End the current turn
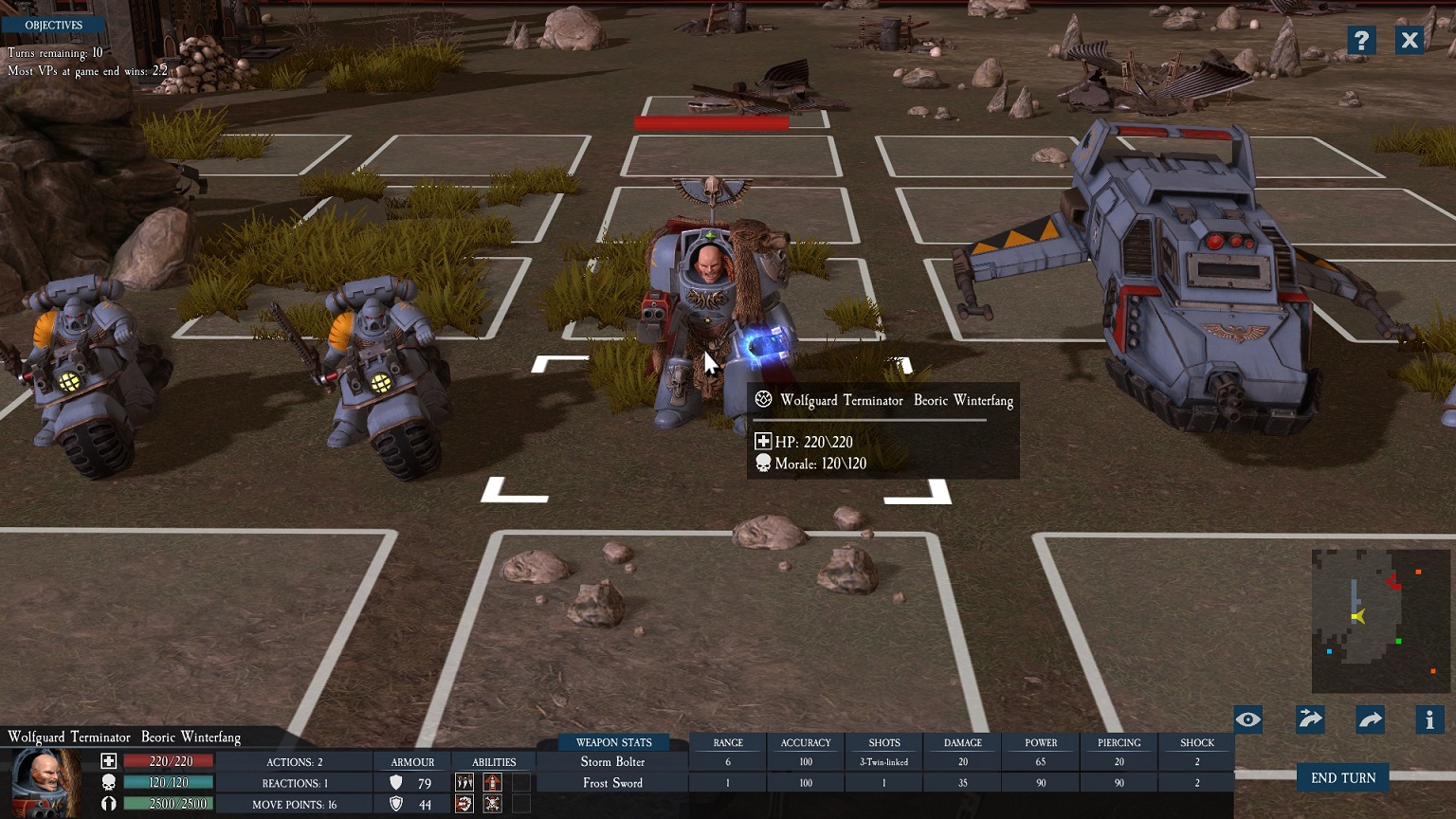1456x819 pixels. 1342,778
